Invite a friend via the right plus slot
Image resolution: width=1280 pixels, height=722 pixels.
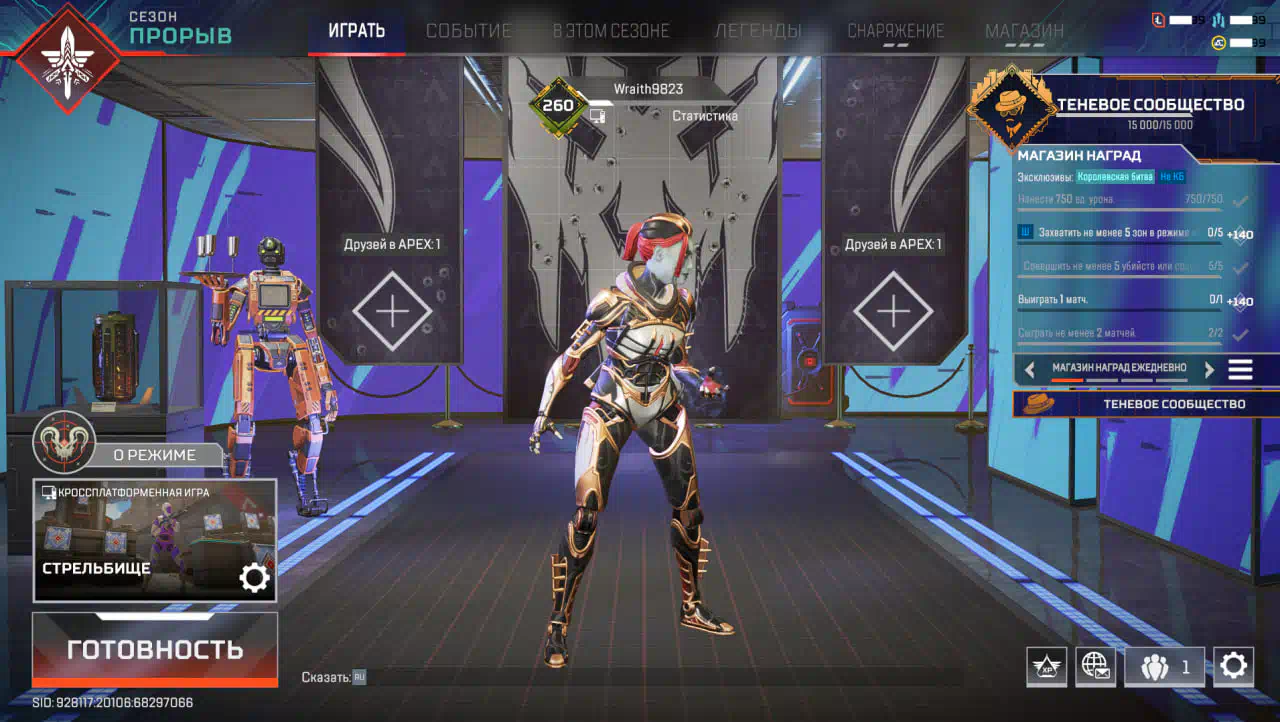[x=893, y=312]
